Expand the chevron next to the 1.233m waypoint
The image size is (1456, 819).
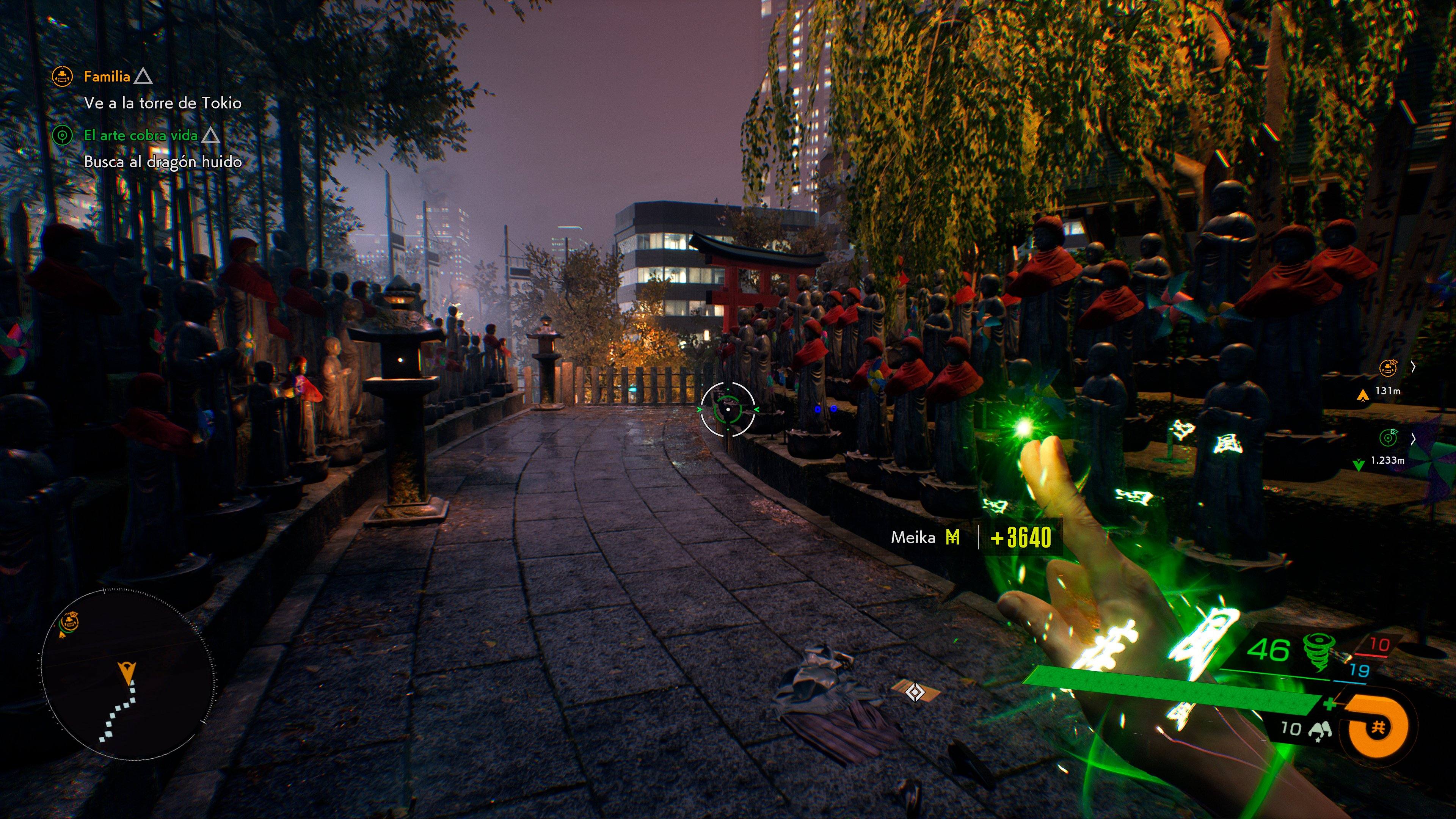[1414, 439]
